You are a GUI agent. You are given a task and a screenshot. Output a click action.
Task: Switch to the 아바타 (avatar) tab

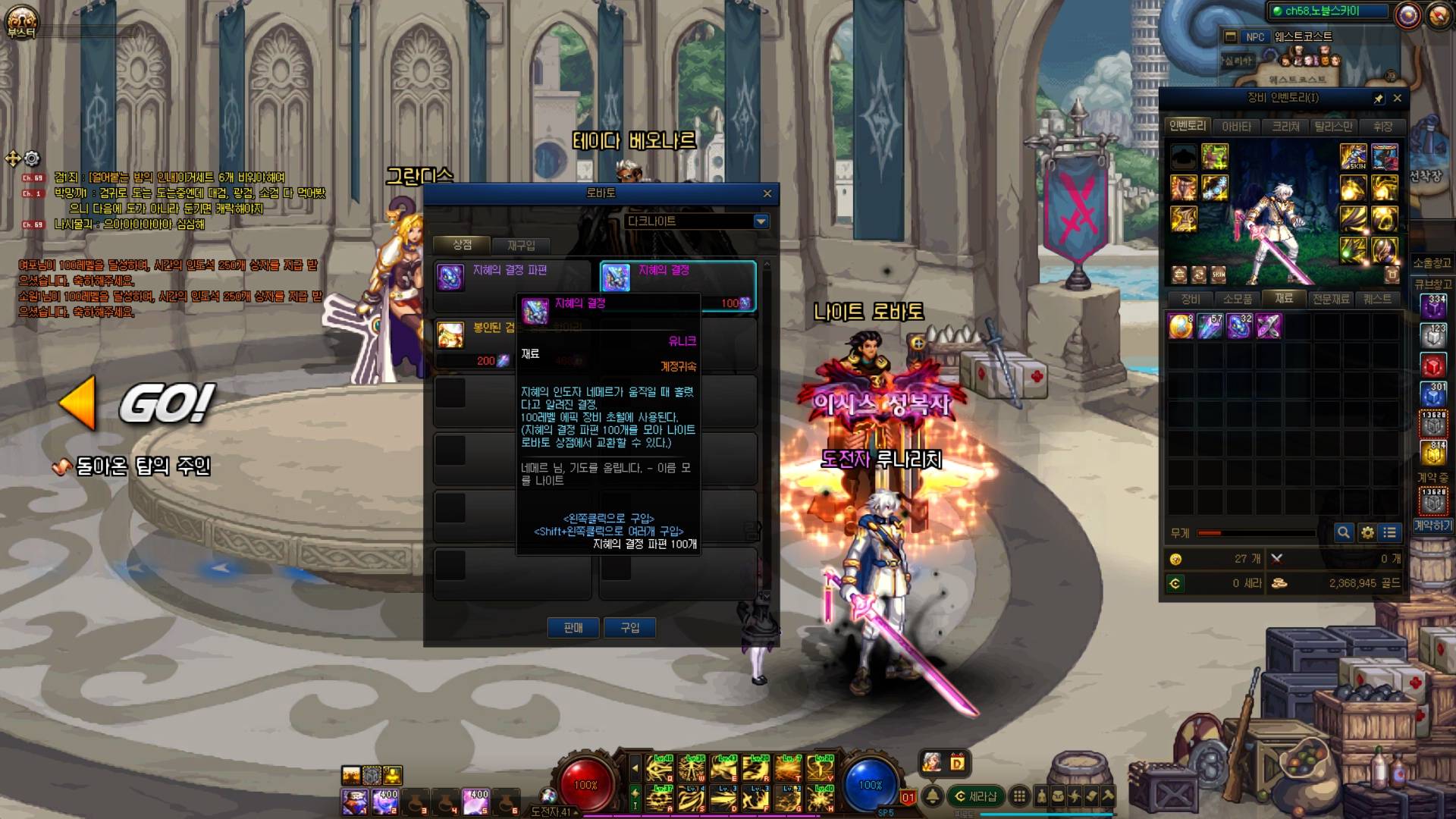pos(1236,127)
